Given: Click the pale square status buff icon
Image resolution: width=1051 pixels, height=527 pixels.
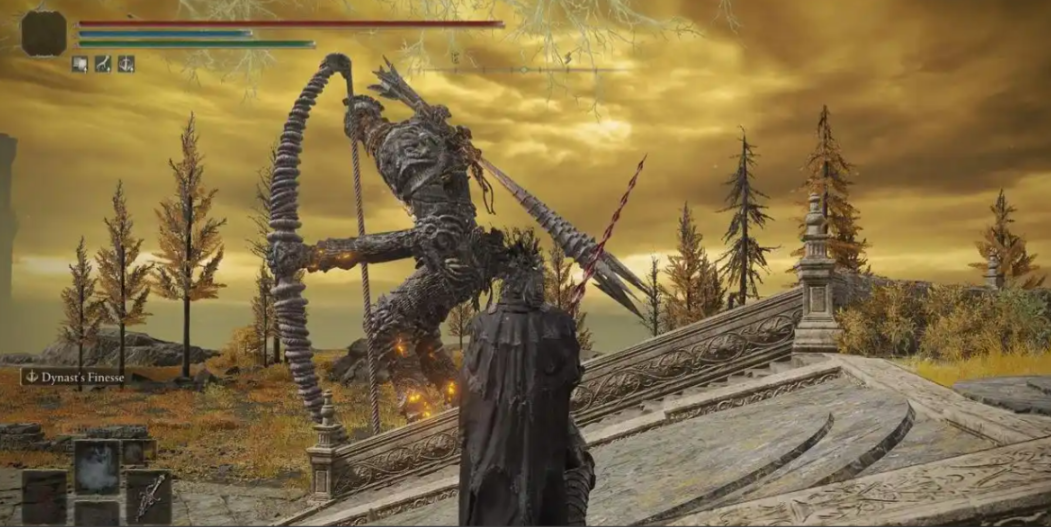Looking at the screenshot, I should pos(80,64).
